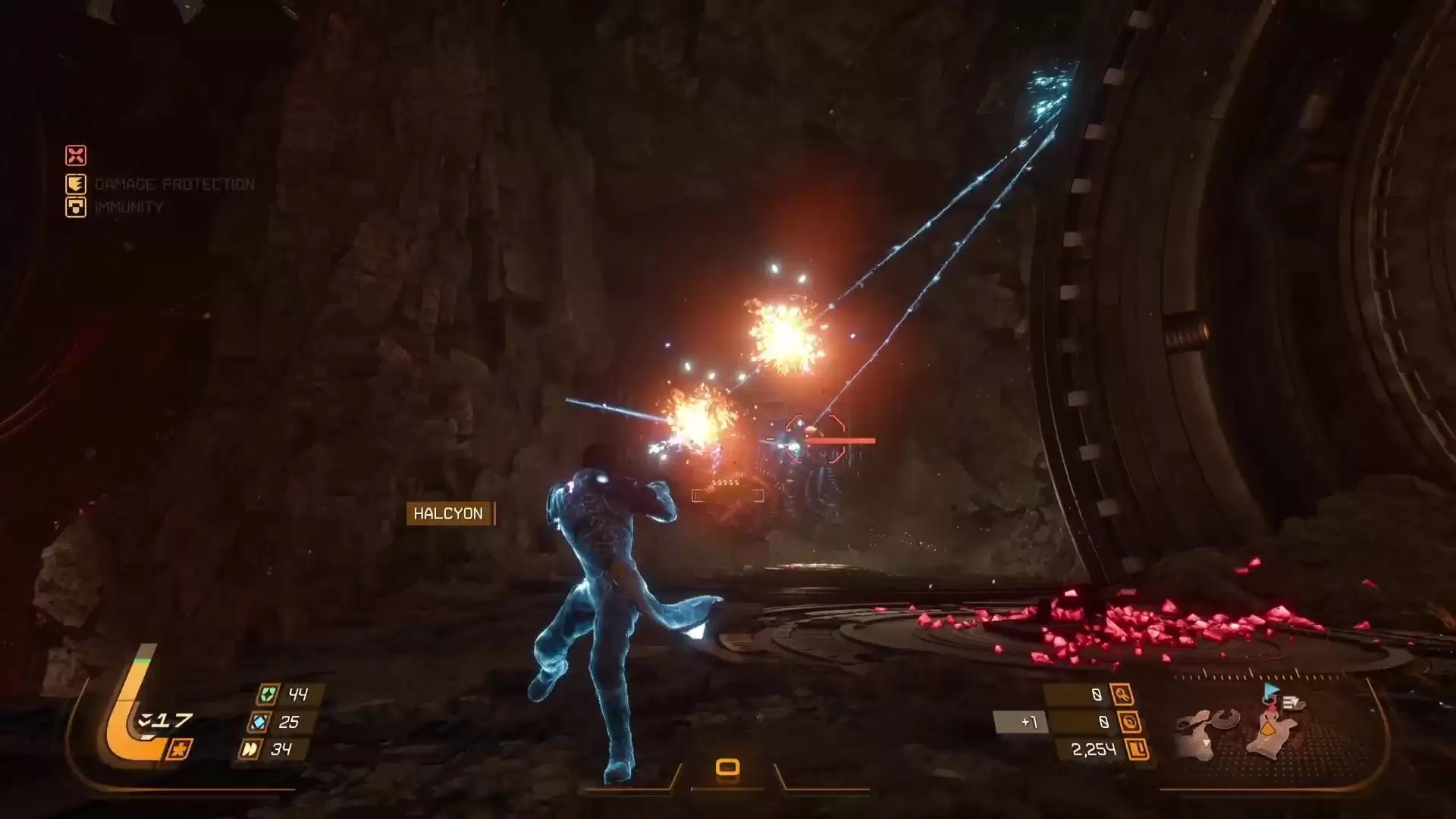Click the yellow double-arrow stat icon
The height and width of the screenshot is (819, 1456).
click(249, 749)
